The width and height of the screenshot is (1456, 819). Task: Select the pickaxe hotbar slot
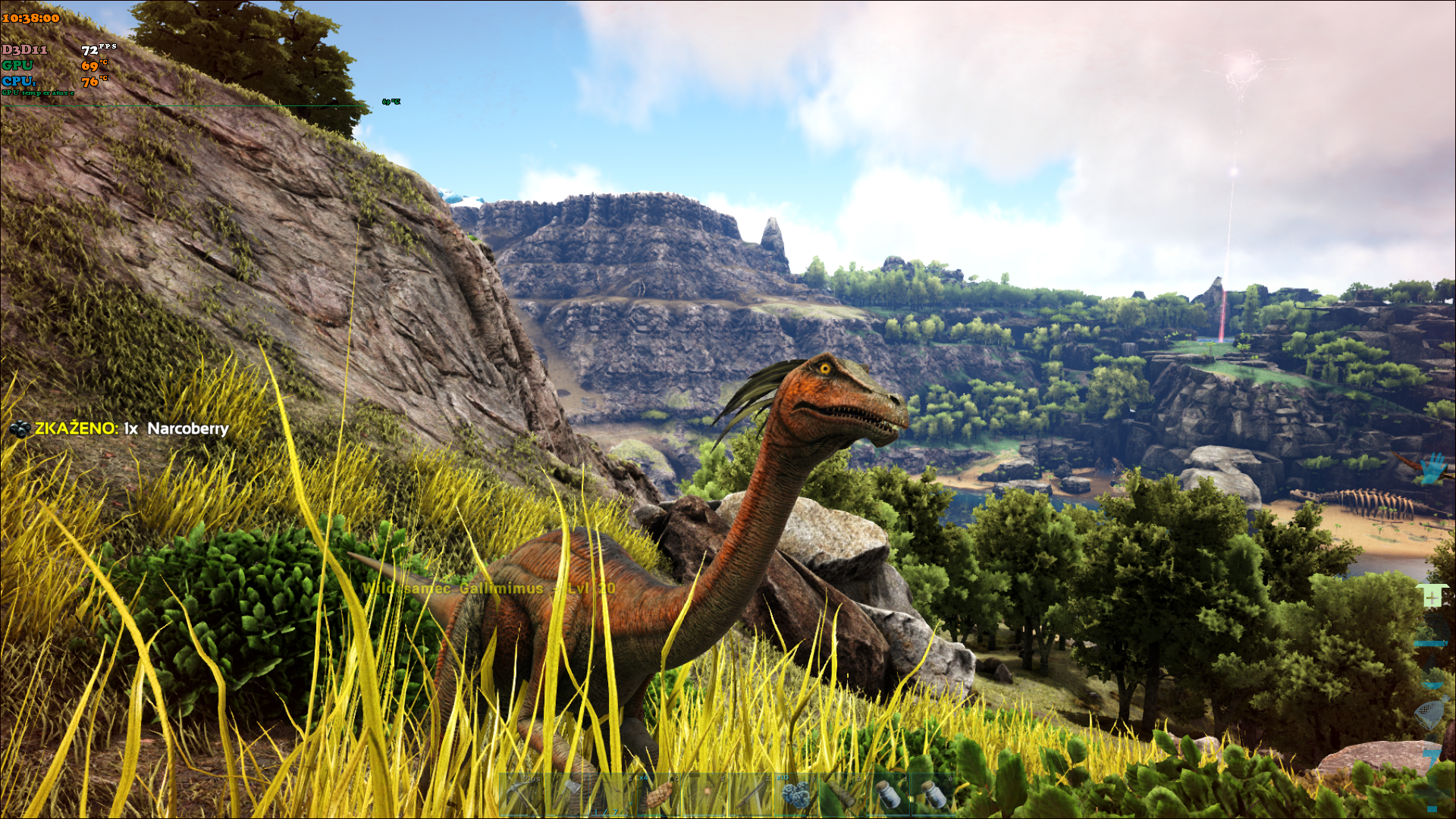pos(522,795)
